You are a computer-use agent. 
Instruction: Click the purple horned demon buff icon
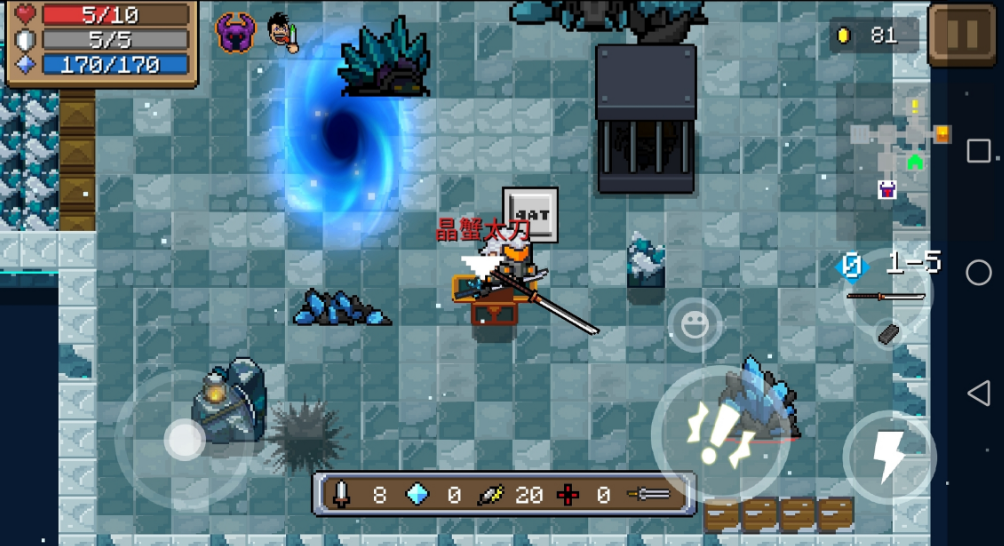pyautogui.click(x=236, y=34)
